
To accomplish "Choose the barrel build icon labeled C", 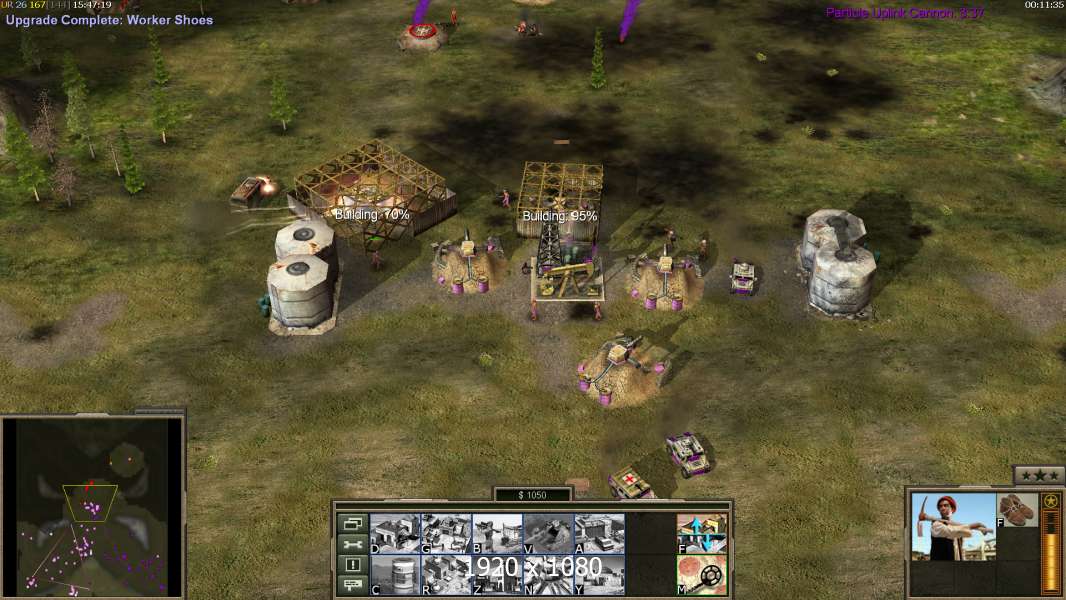I will coord(395,574).
